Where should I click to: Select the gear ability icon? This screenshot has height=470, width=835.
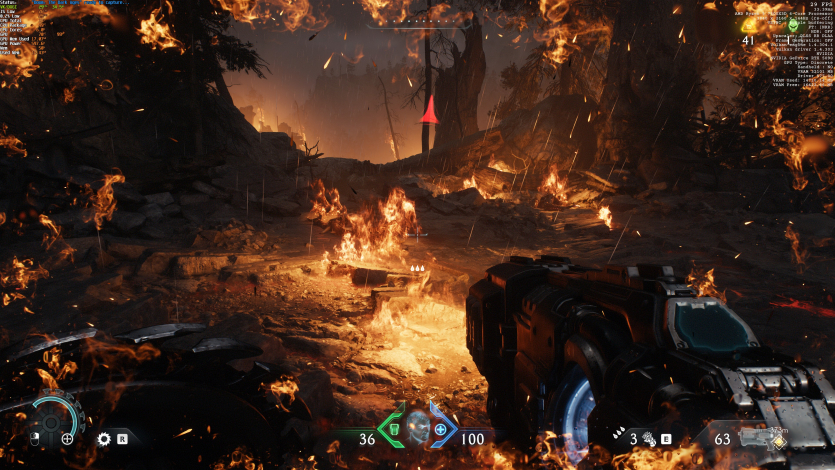(104, 438)
